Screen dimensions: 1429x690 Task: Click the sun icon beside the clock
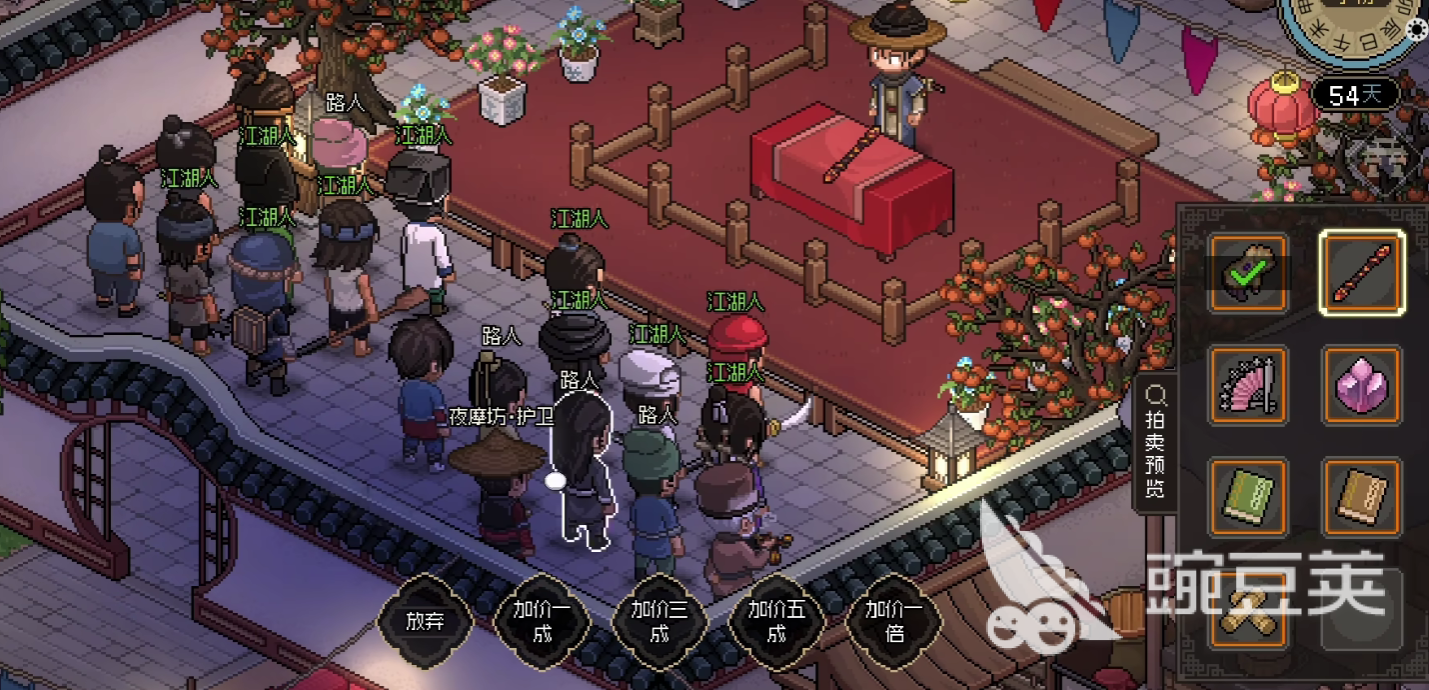pos(1417,30)
